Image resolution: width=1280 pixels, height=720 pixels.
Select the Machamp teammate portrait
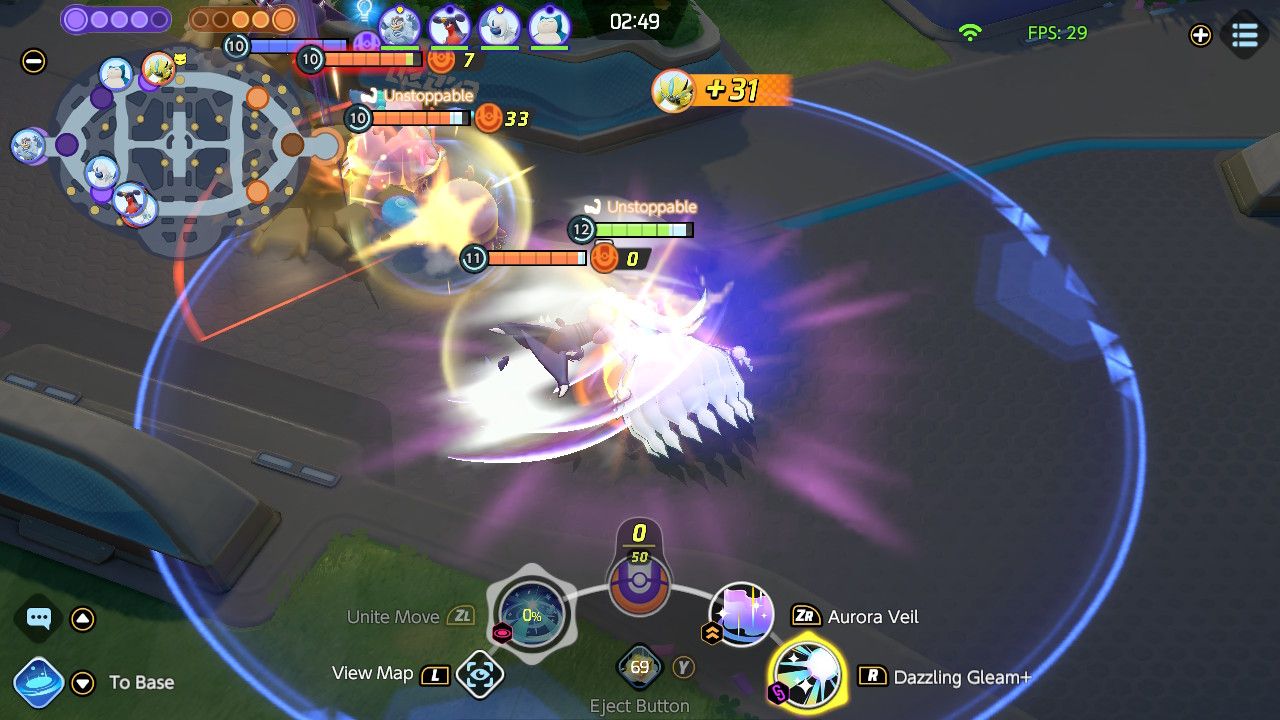(399, 25)
